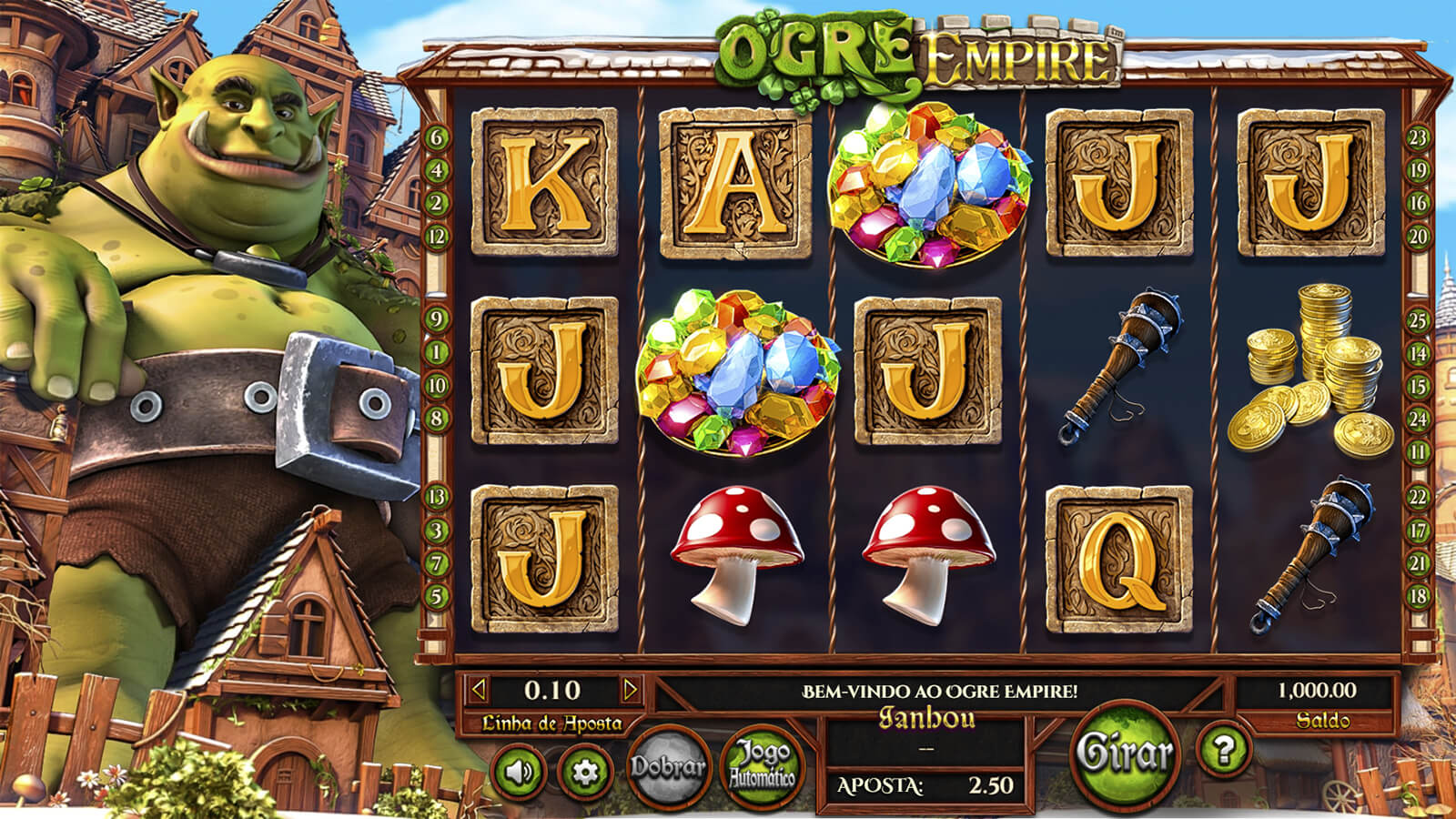Spin the reels with Girar
Screen dimensions: 1456x819
pyautogui.click(x=1124, y=753)
